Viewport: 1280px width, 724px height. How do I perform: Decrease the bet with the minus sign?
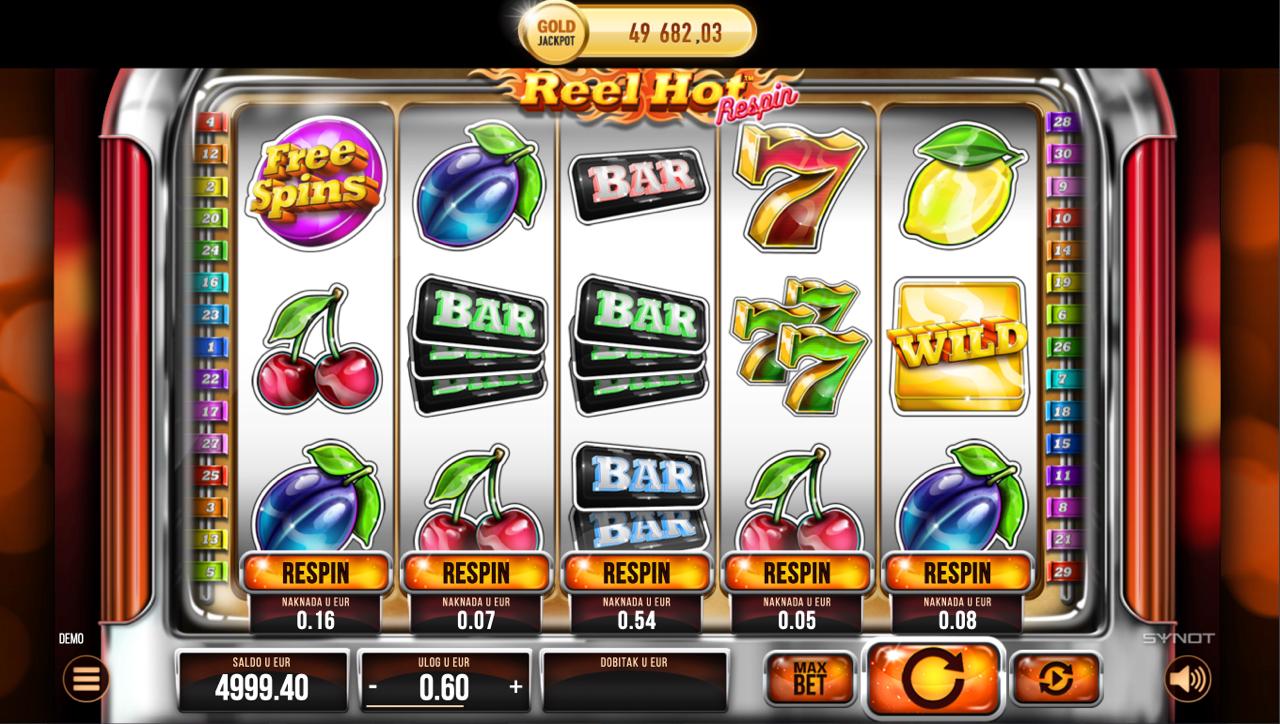[x=373, y=687]
